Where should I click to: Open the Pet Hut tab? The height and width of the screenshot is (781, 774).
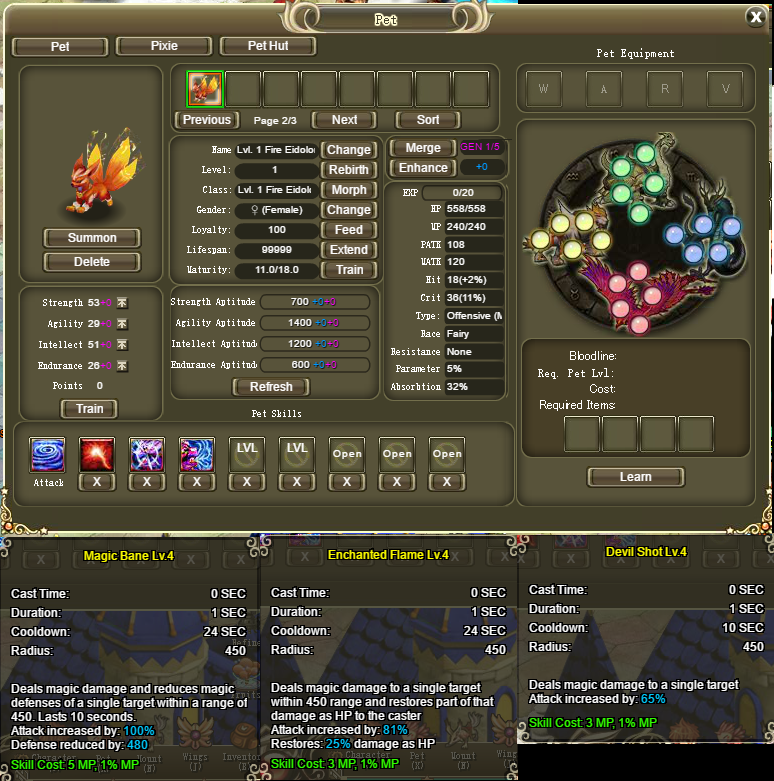pyautogui.click(x=268, y=46)
